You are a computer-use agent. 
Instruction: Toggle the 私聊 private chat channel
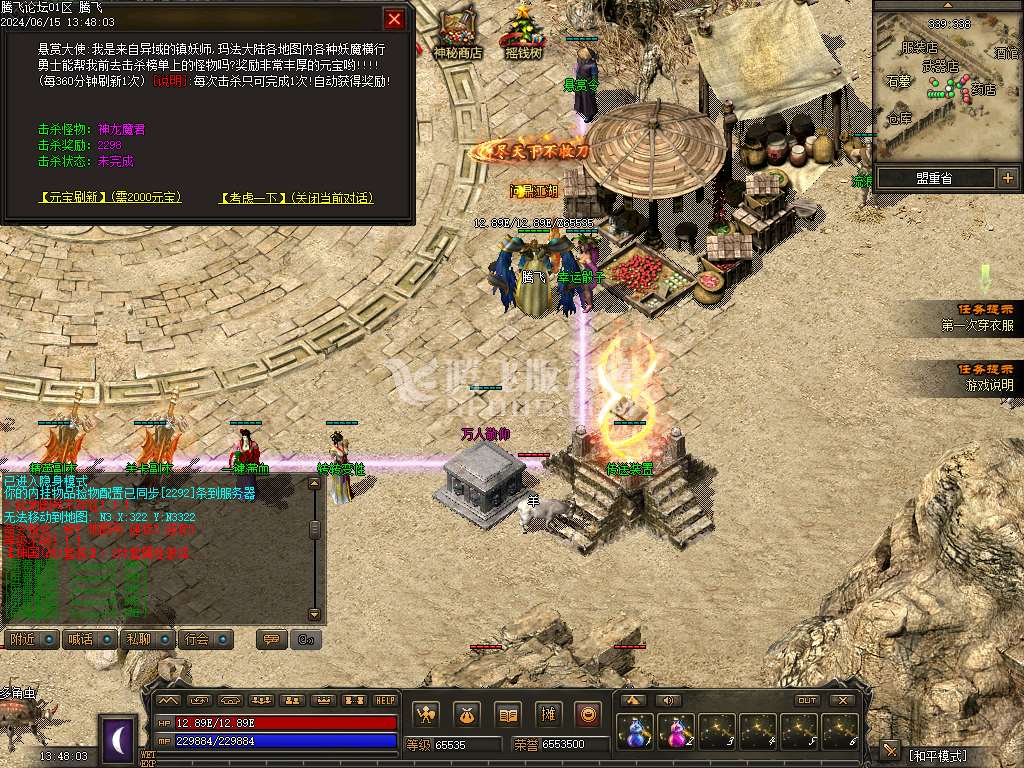tap(148, 639)
